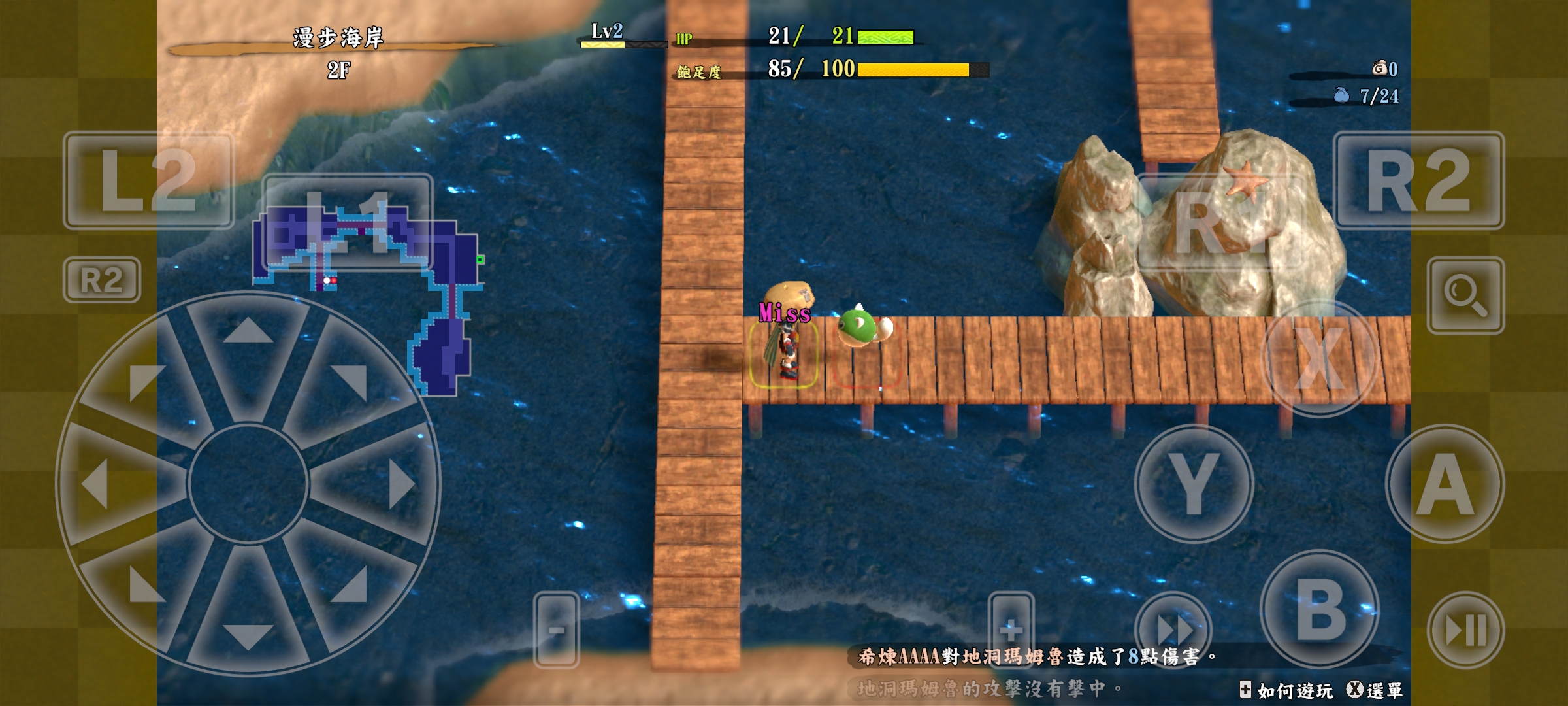
Task: Tap the R1 shoulder button
Action: pyautogui.click(x=1220, y=222)
